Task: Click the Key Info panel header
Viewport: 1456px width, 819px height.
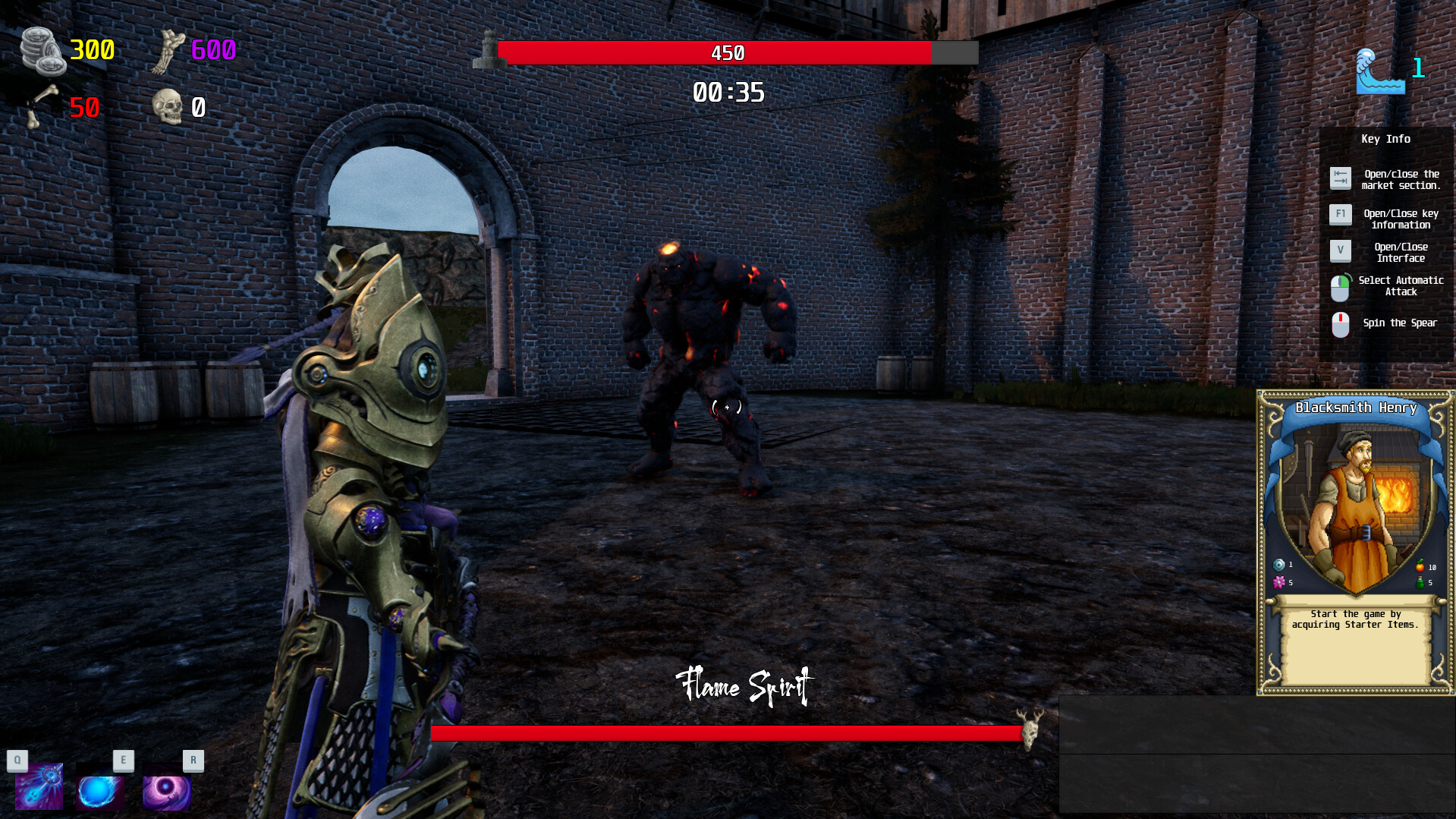Action: [x=1385, y=139]
